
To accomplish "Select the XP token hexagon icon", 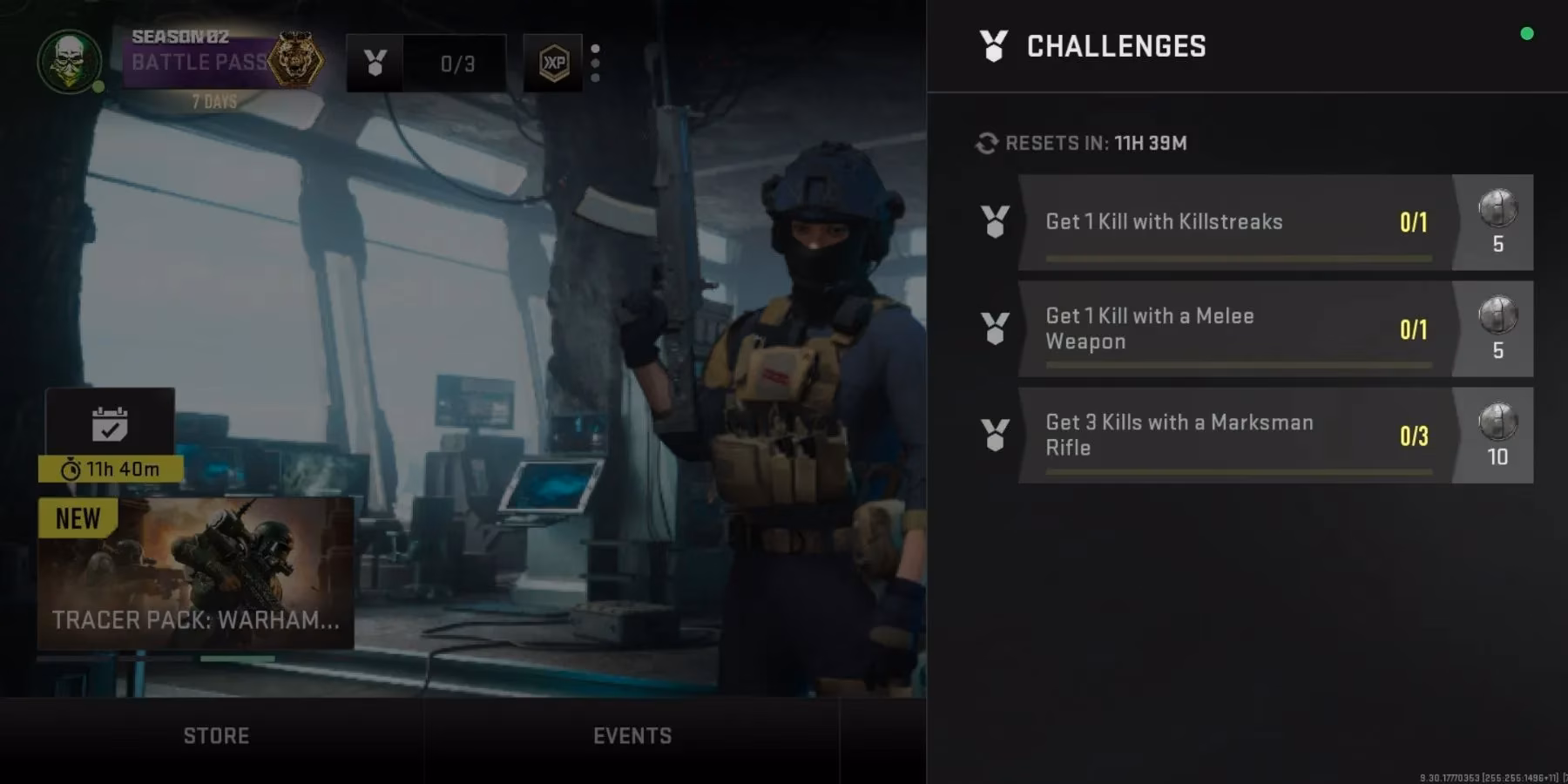I will (553, 63).
